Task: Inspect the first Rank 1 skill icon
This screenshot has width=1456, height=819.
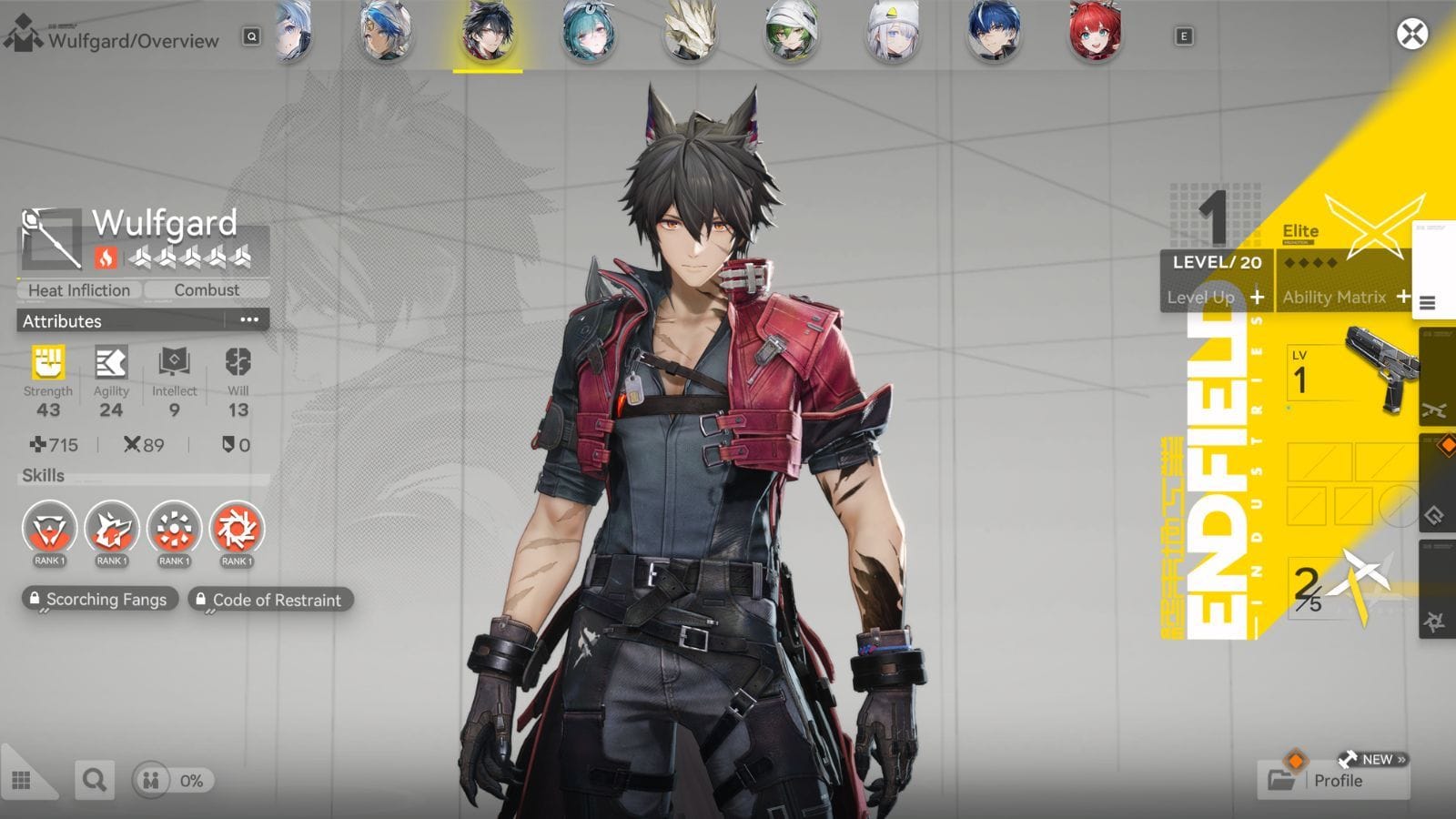Action: coord(49,530)
